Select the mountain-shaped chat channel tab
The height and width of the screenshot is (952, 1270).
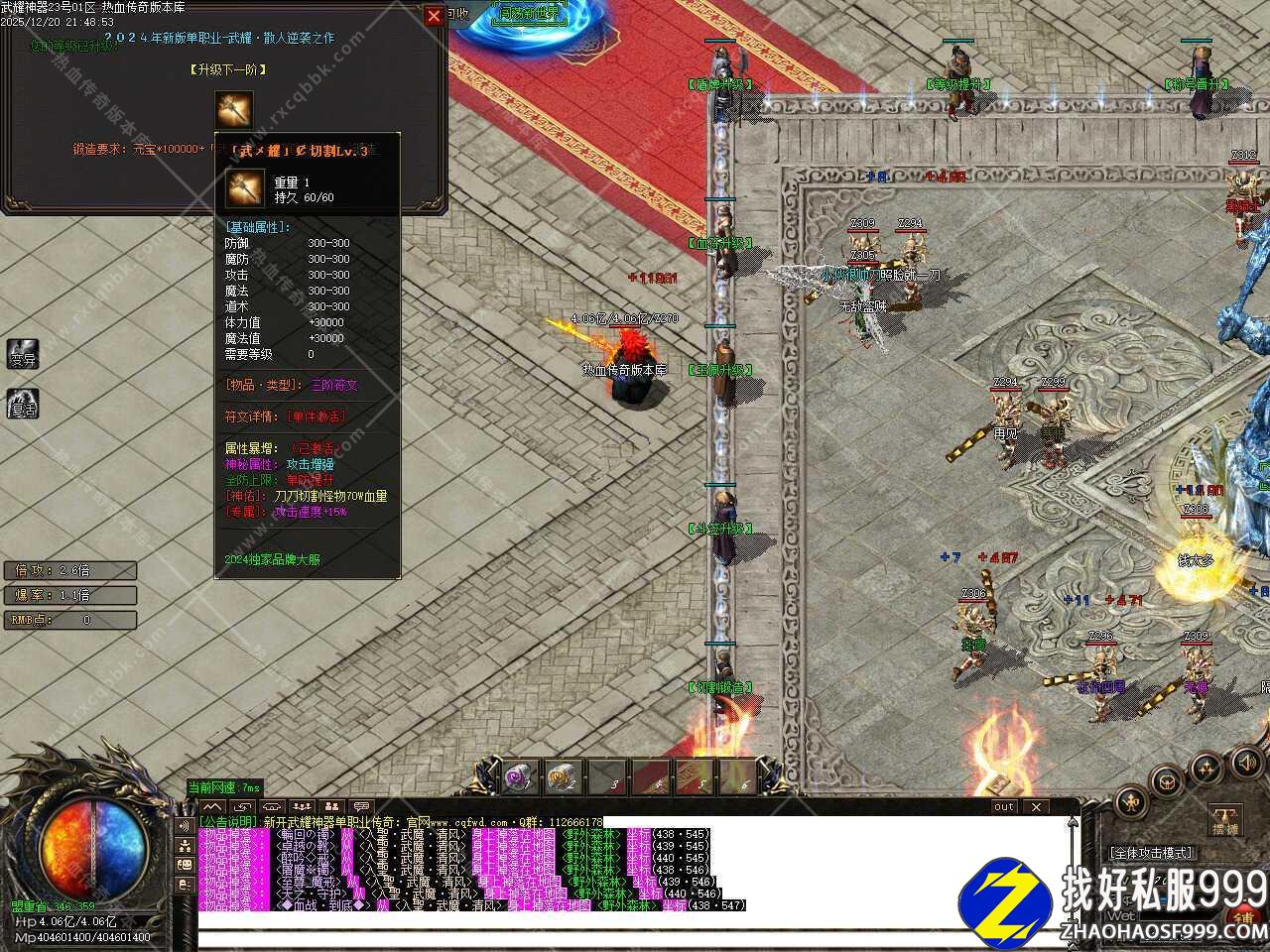click(213, 807)
